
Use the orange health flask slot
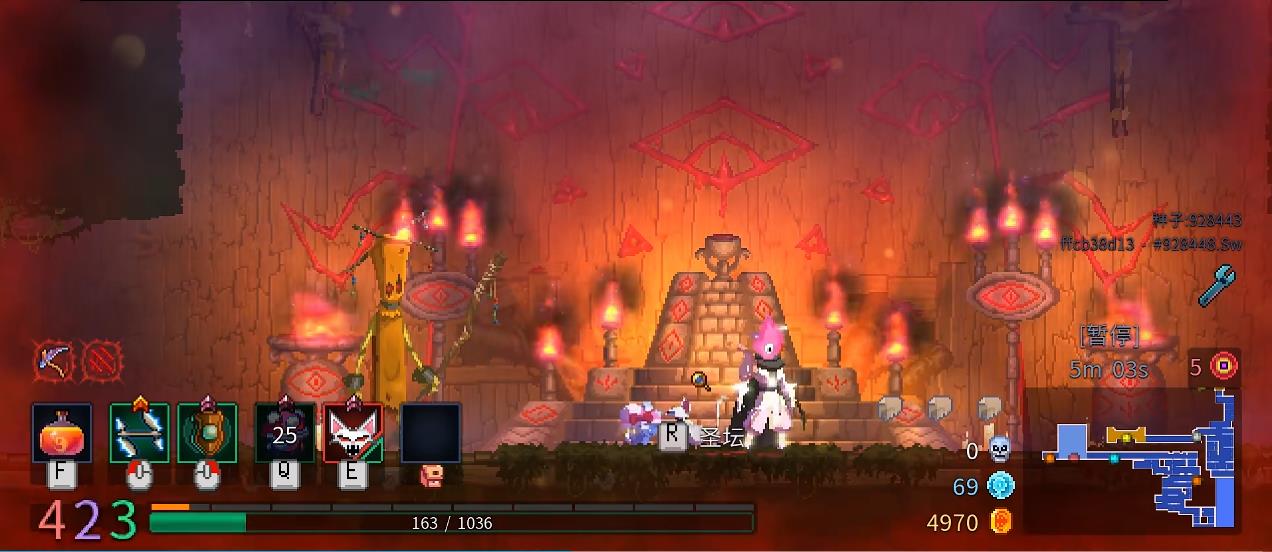click(62, 433)
